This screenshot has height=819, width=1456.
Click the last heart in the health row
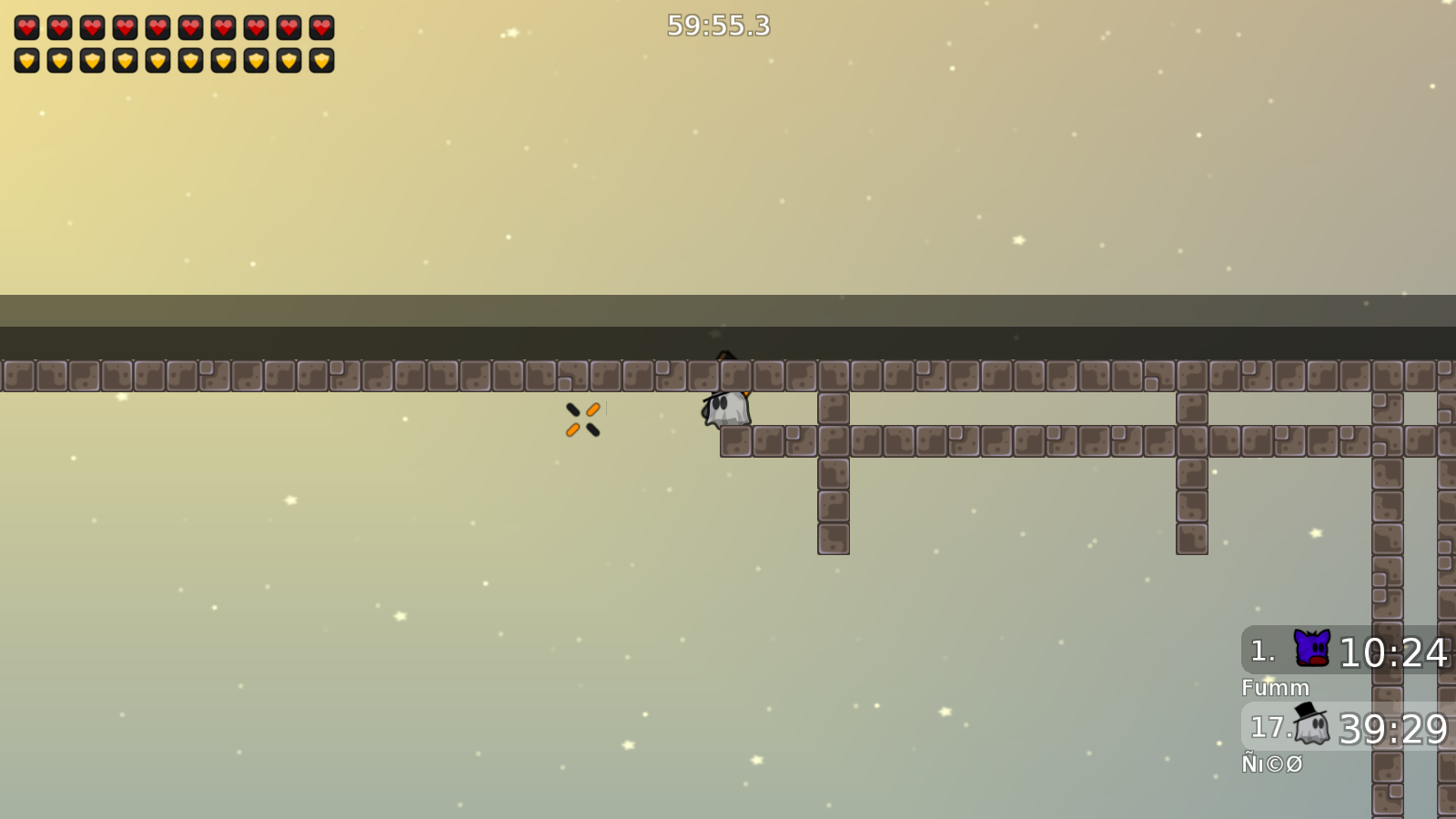click(320, 27)
